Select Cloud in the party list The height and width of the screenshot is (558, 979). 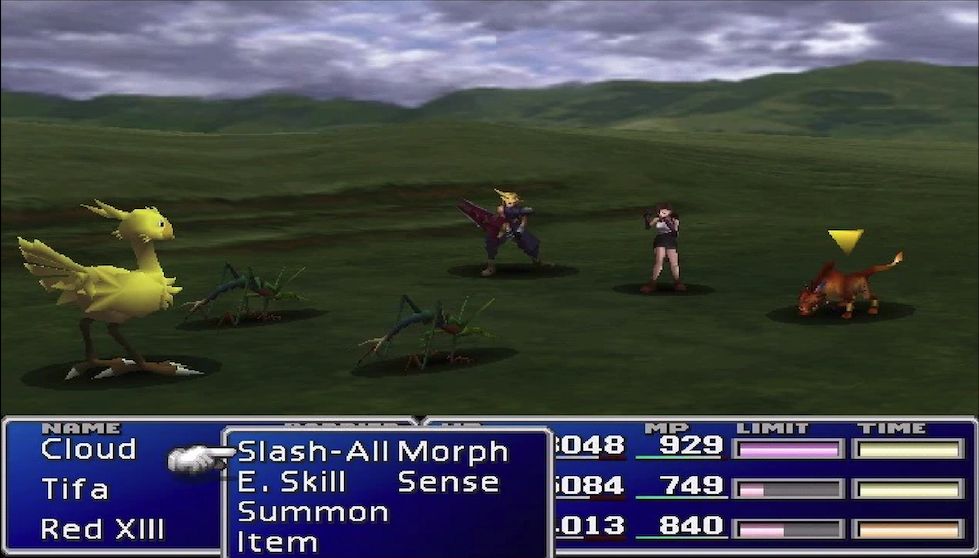coord(88,450)
